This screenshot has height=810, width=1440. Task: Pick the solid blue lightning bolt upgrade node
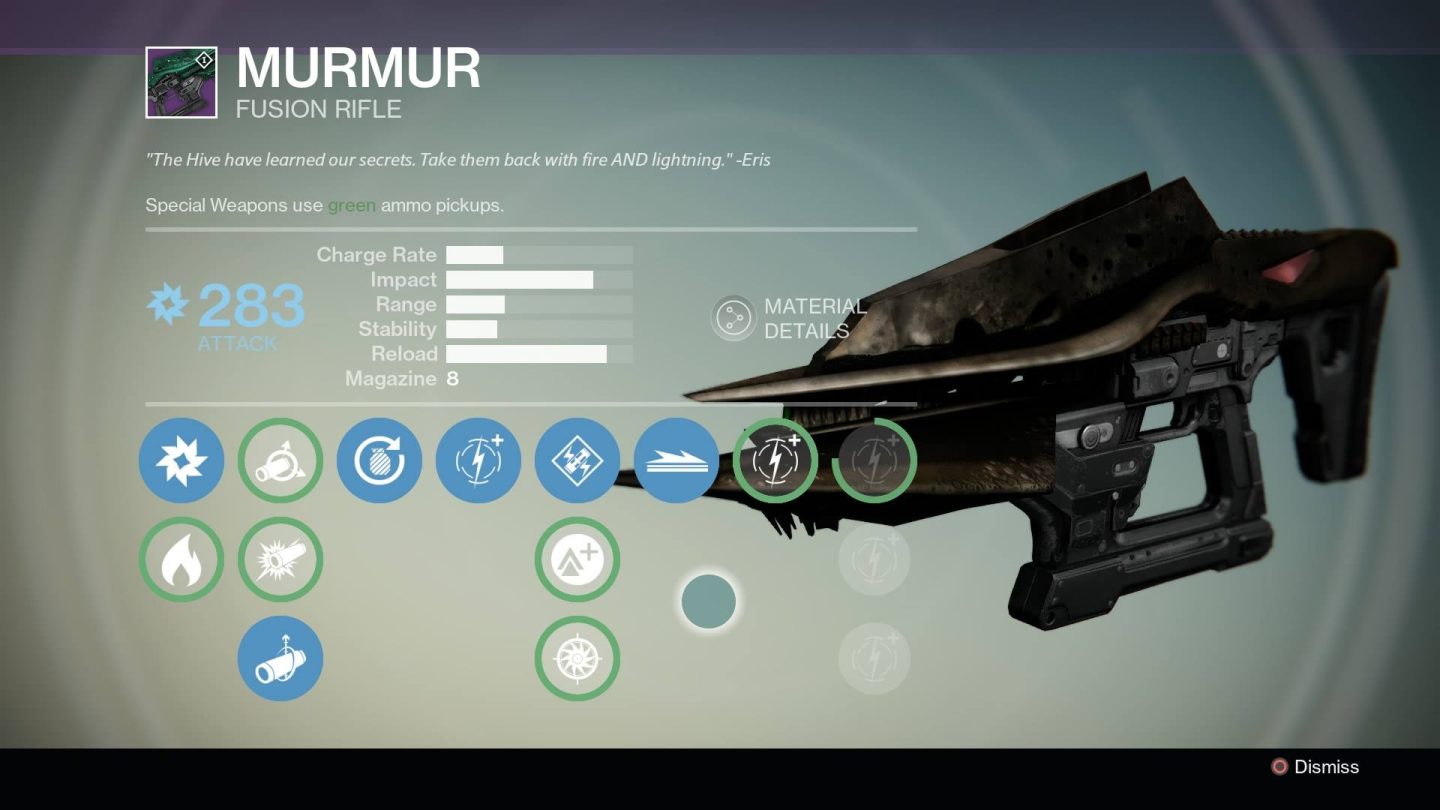point(478,460)
